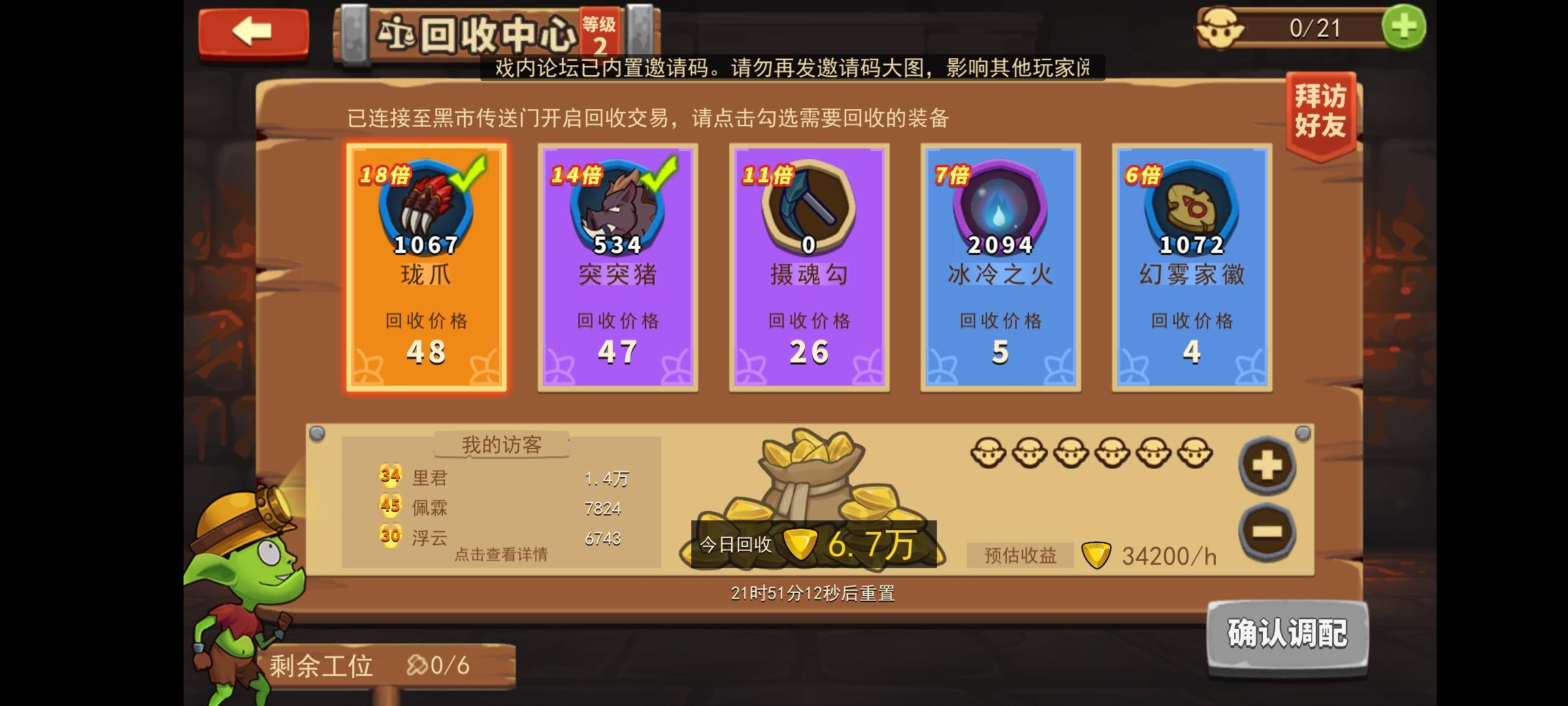This screenshot has width=1568, height=706.
Task: Click the red back arrow button
Action: pyautogui.click(x=253, y=31)
